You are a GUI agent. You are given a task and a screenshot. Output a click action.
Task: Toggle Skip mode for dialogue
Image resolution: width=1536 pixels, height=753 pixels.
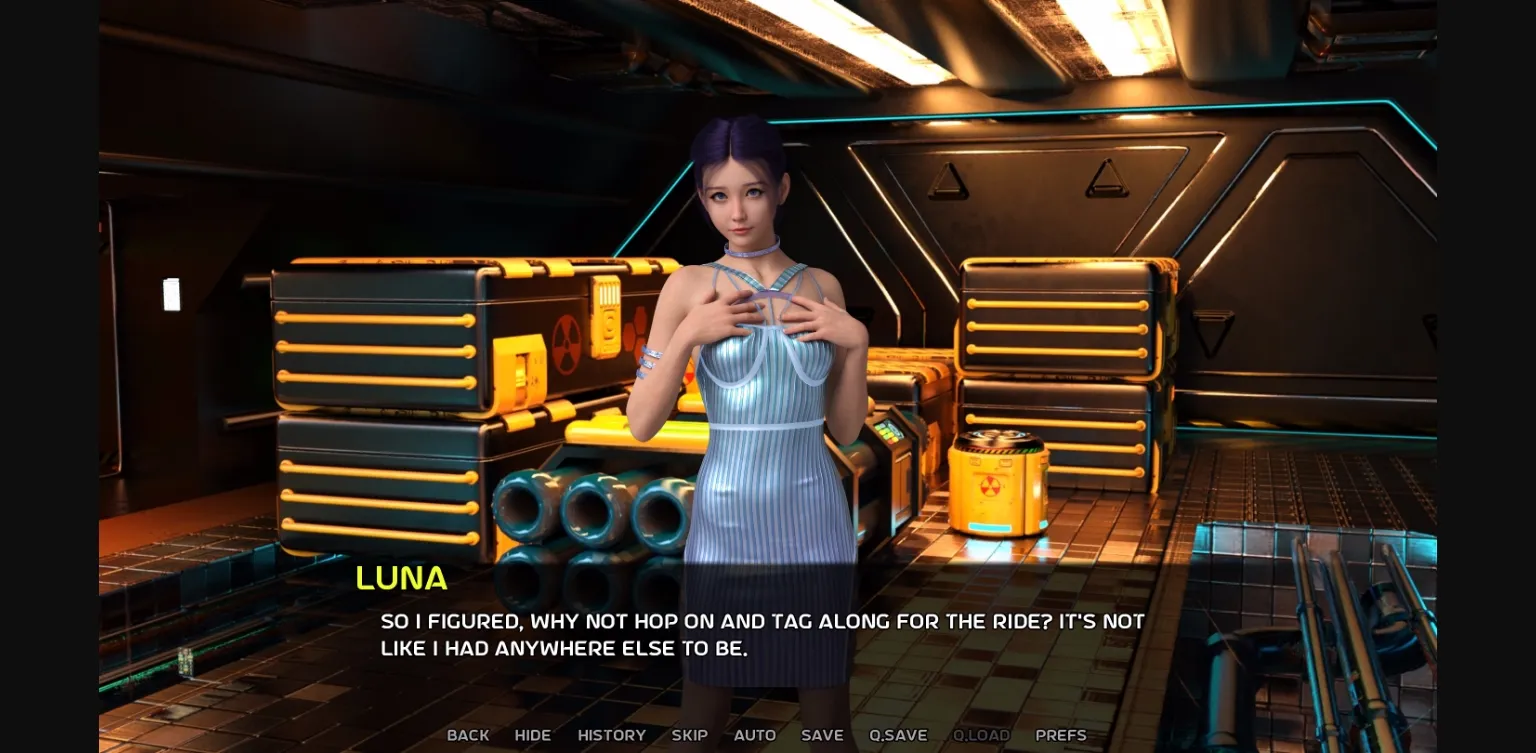pos(689,735)
